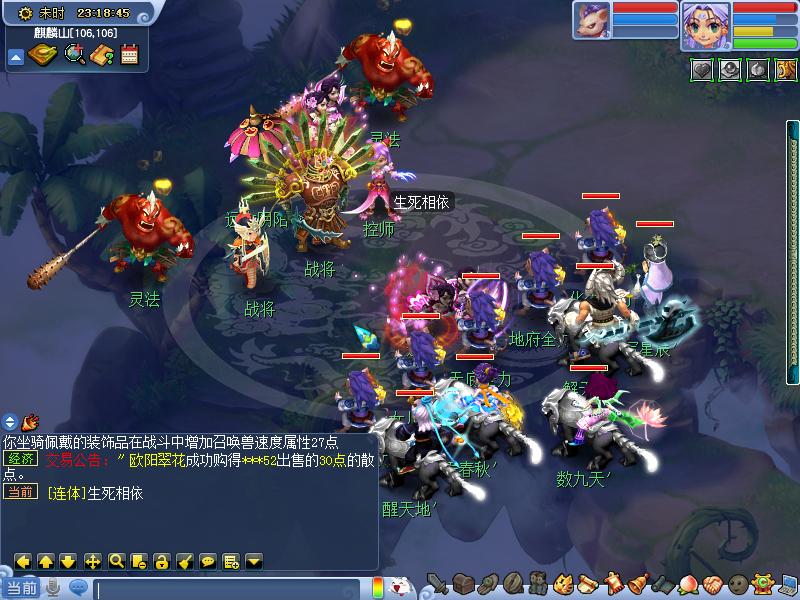This screenshot has height=600, width=800.
Task: Activate the microphone voice chat button
Action: click(52, 588)
